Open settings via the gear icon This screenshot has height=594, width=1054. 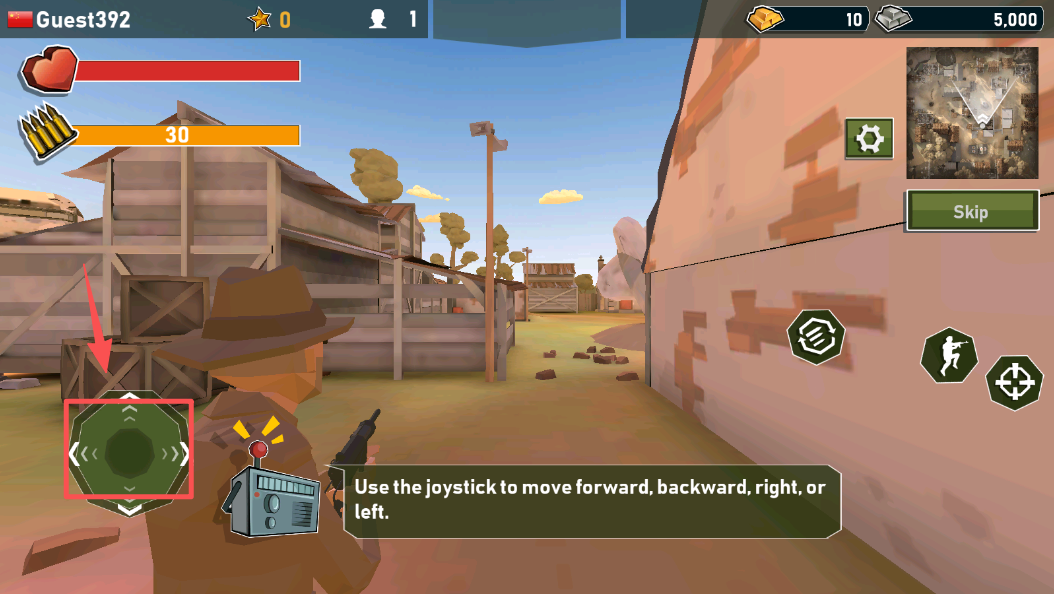pos(869,138)
